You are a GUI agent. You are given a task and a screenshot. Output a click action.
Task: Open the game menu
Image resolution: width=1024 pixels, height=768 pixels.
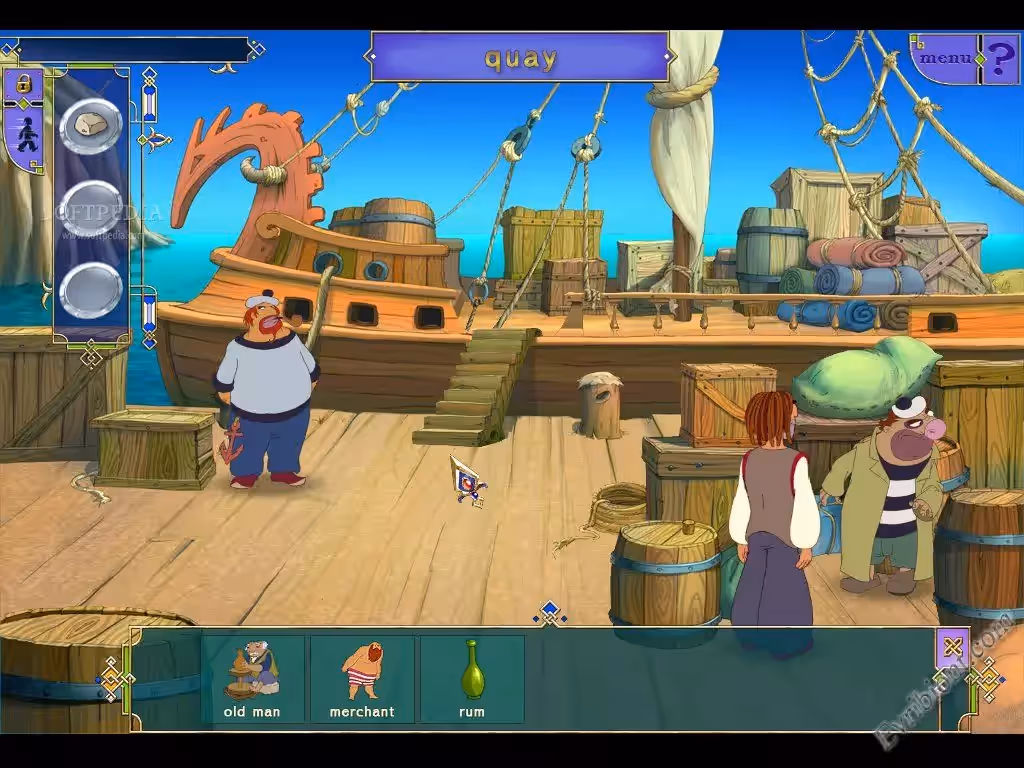[944, 58]
